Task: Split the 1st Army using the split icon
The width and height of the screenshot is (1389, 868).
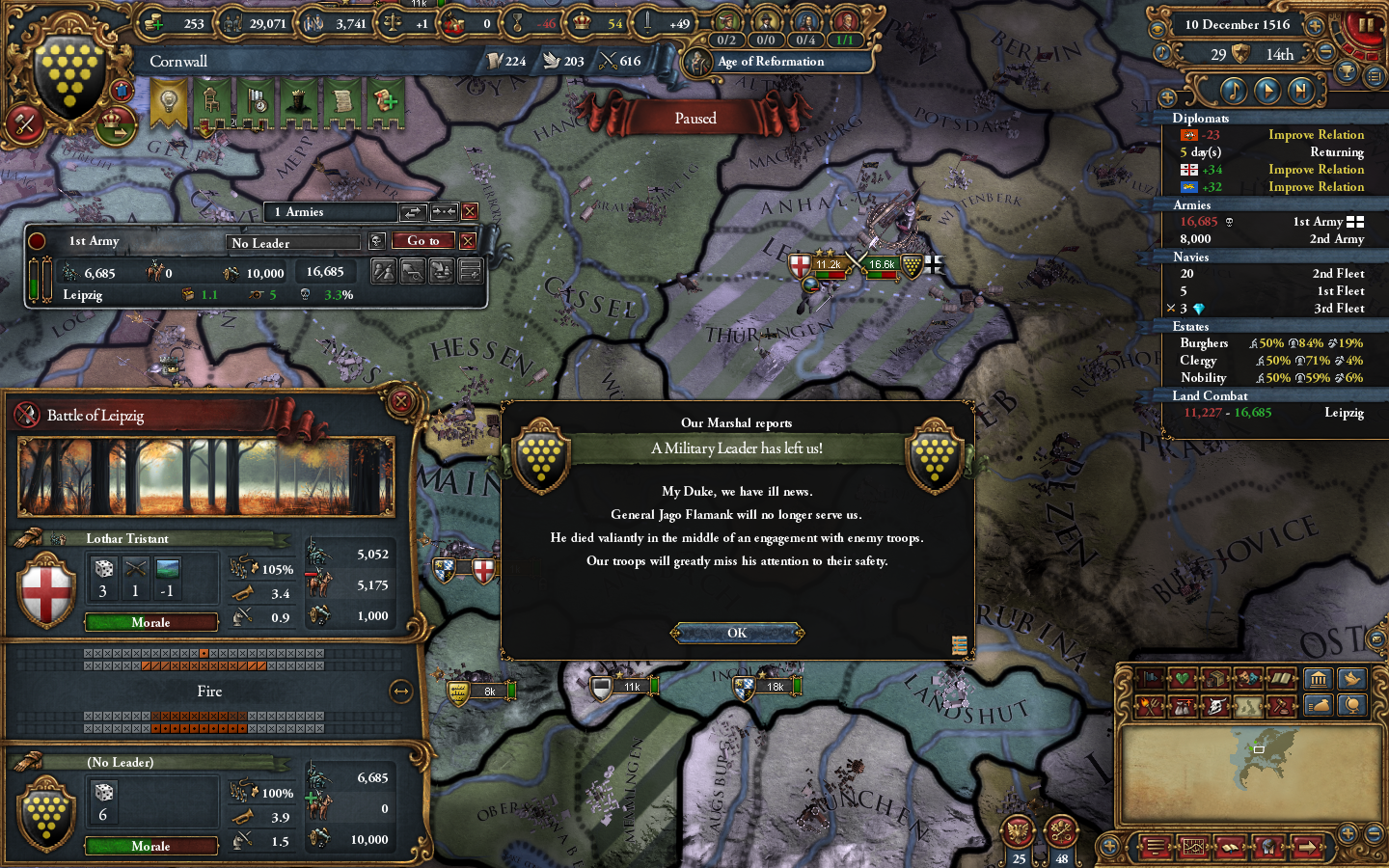Action: (383, 271)
